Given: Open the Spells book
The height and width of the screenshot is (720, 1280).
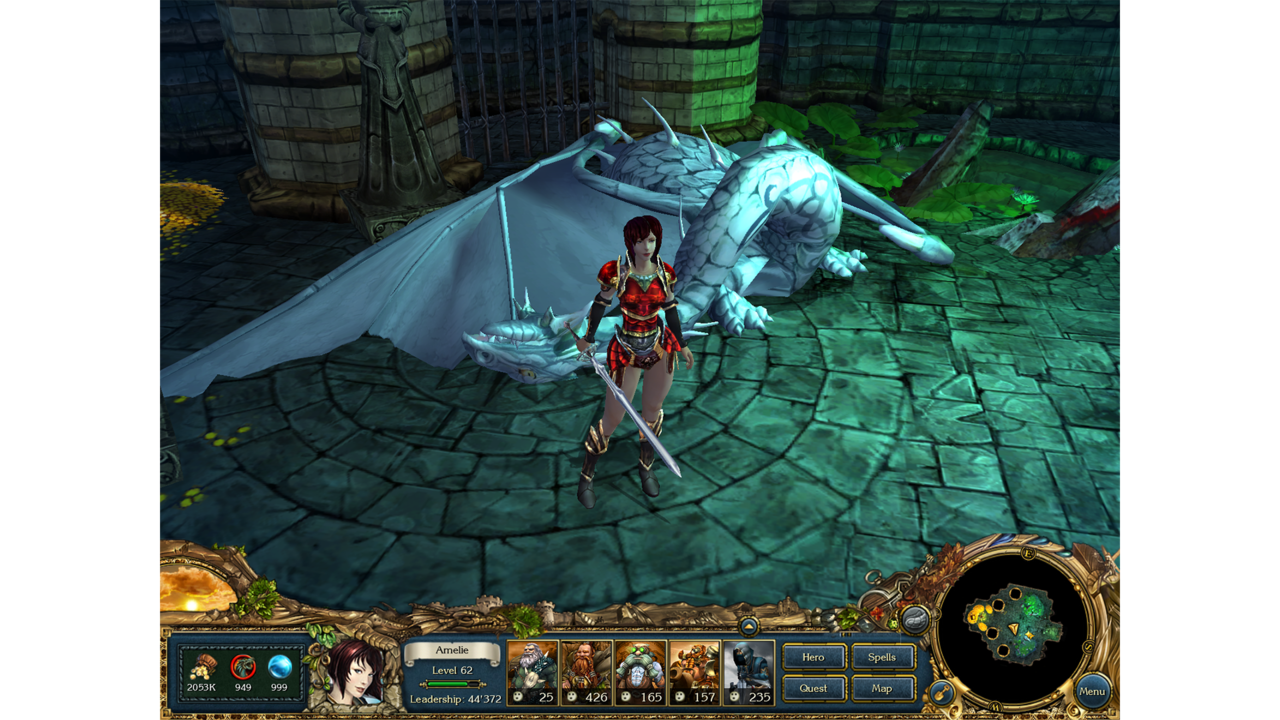Looking at the screenshot, I should (x=883, y=657).
